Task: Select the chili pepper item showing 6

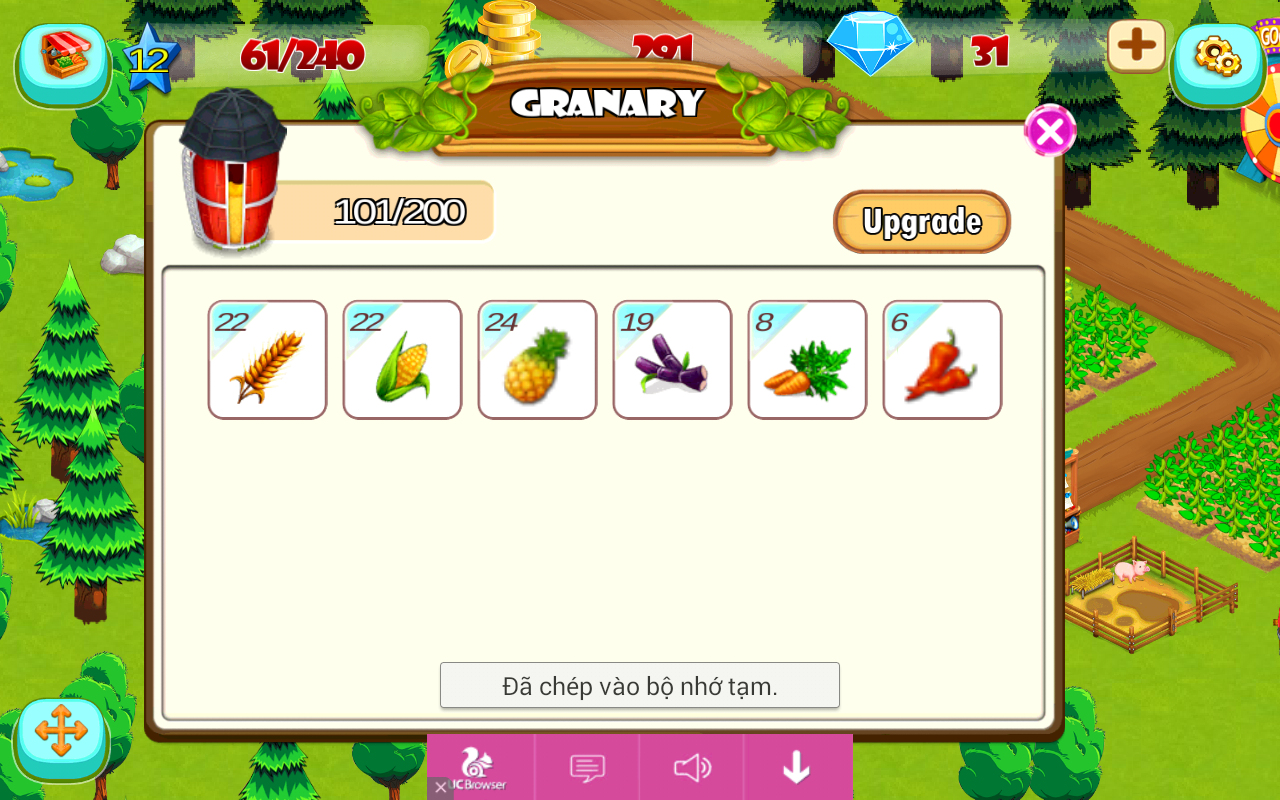Action: pyautogui.click(x=942, y=360)
